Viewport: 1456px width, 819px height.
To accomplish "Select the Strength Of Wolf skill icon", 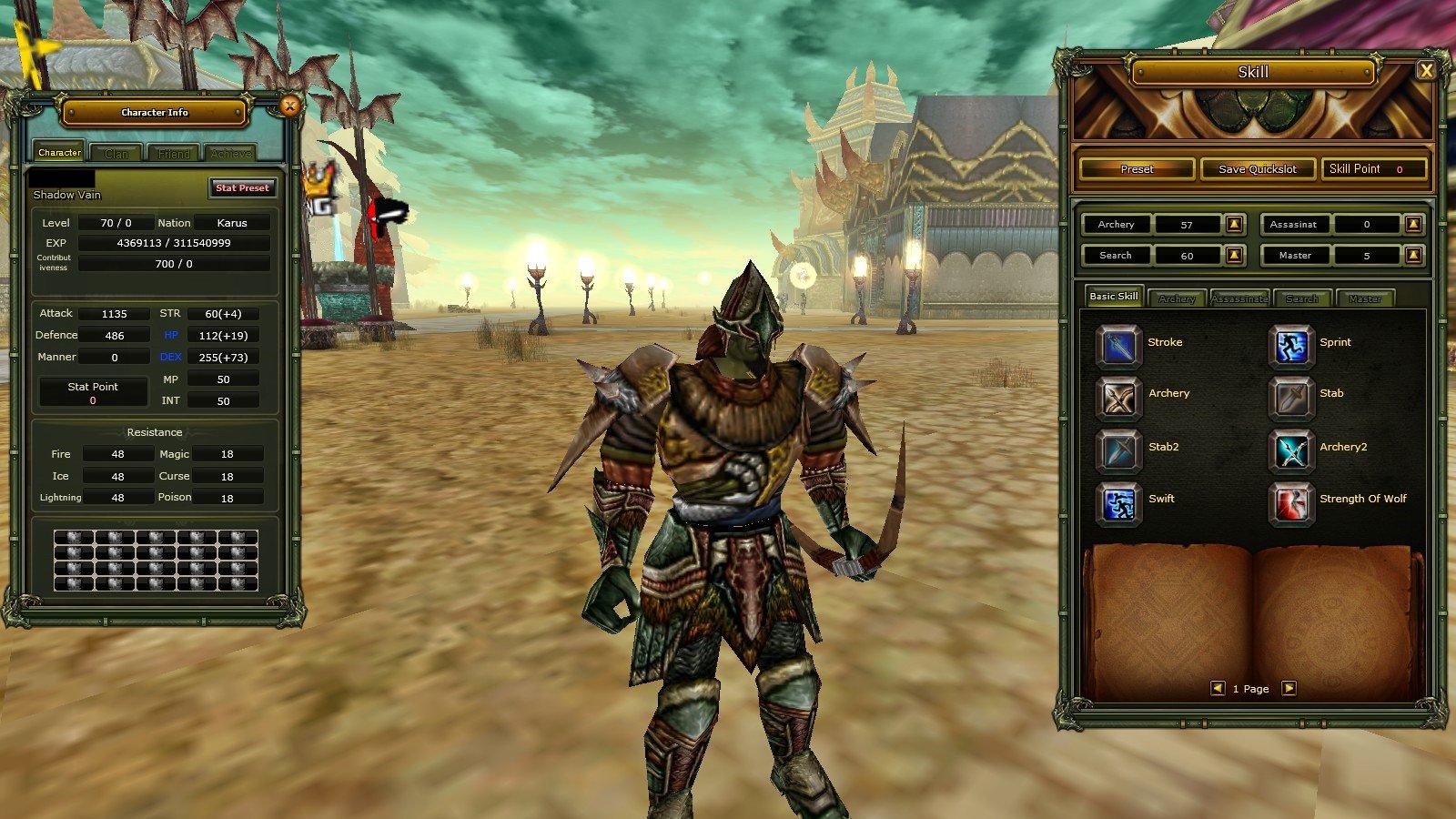I will 1292,504.
